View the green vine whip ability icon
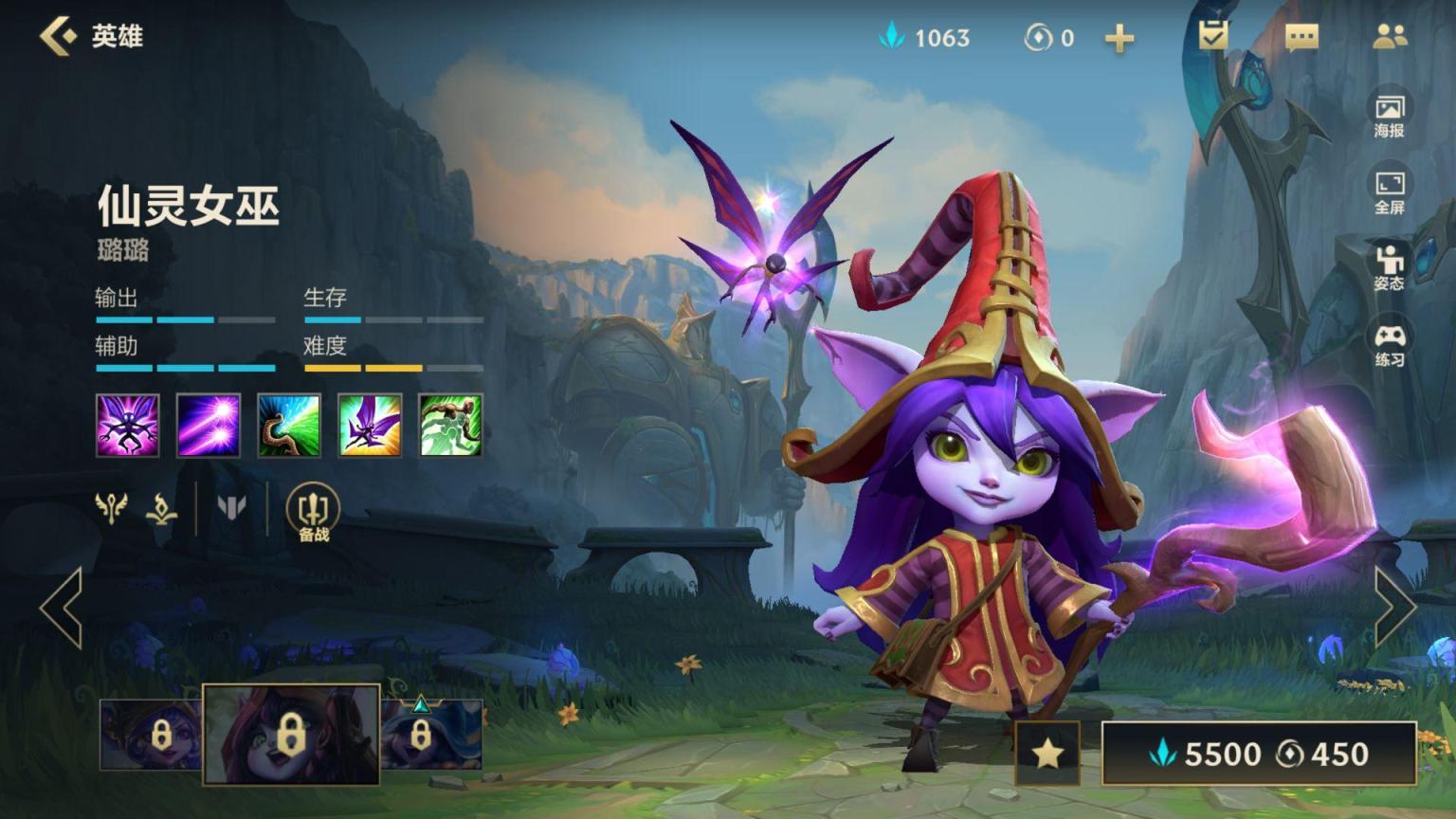The image size is (1456, 819). click(x=451, y=426)
